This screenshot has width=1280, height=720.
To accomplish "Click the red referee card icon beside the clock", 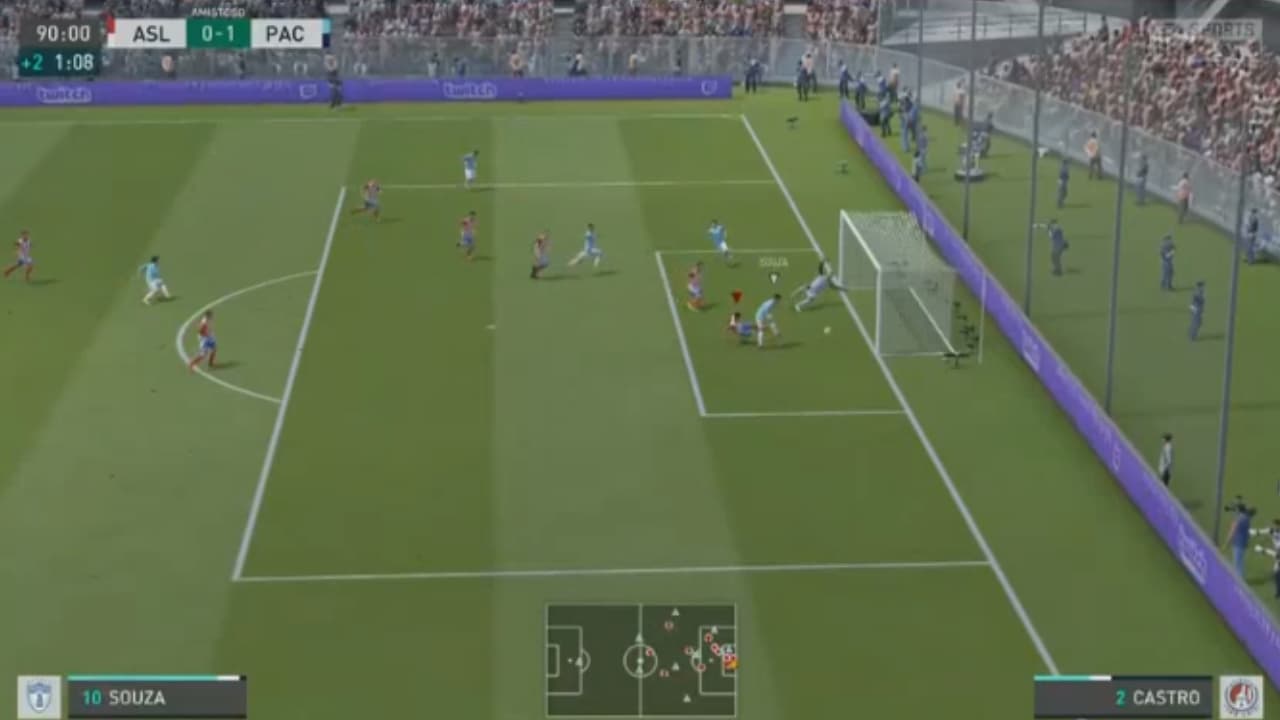I will tap(108, 25).
